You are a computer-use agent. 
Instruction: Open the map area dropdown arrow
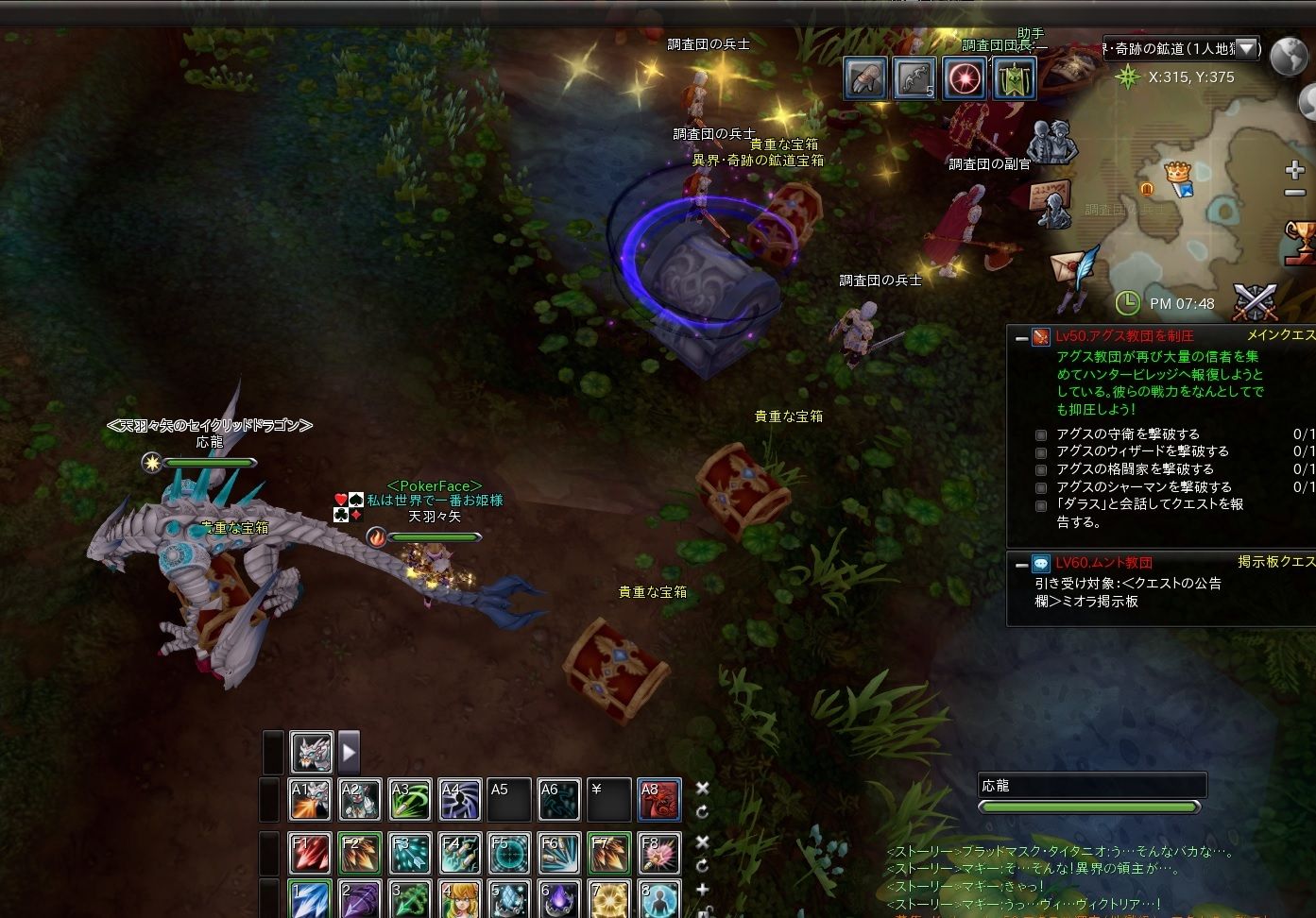tap(1246, 48)
